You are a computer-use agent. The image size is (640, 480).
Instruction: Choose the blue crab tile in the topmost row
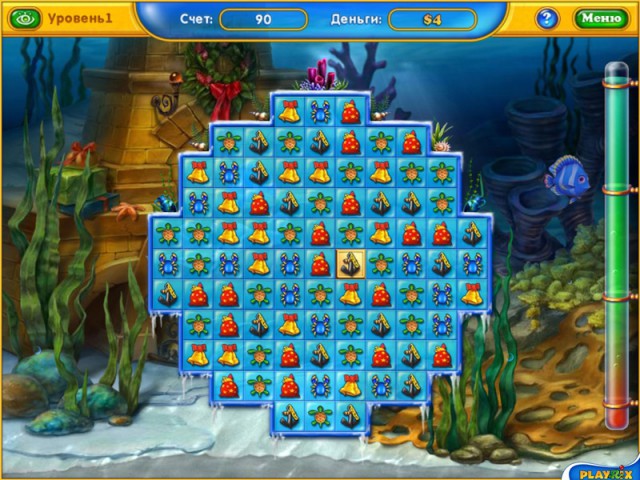(x=320, y=113)
